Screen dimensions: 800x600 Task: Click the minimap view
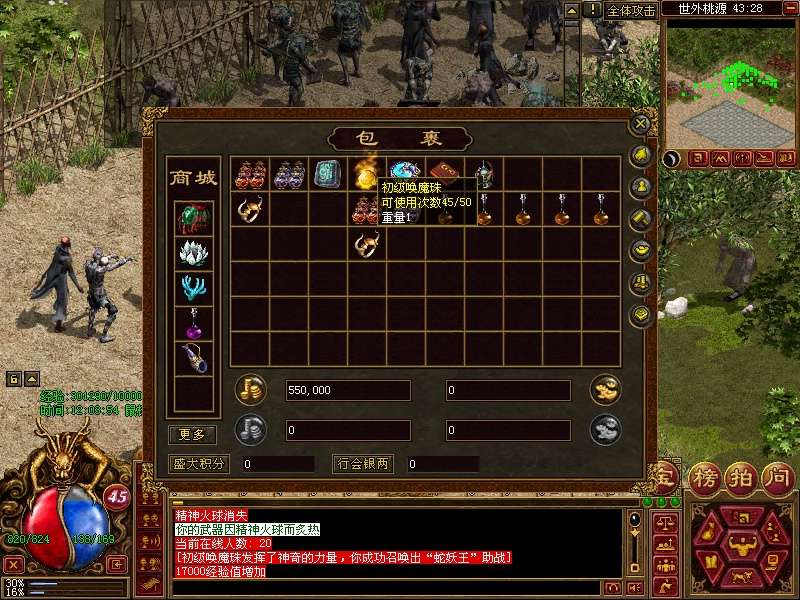coord(728,85)
